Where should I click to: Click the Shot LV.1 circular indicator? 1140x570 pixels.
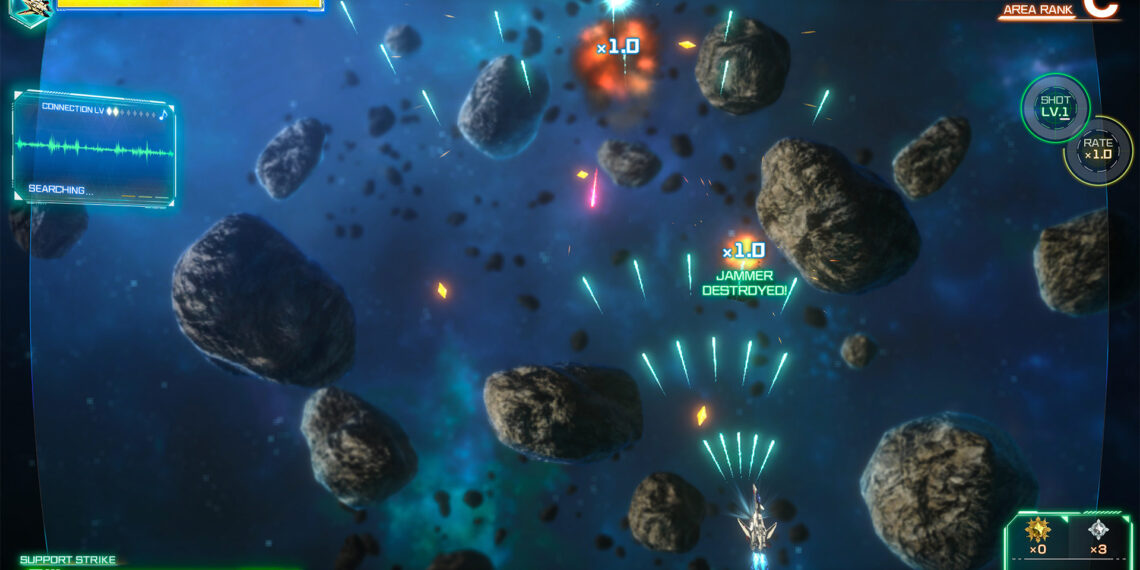(1055, 107)
